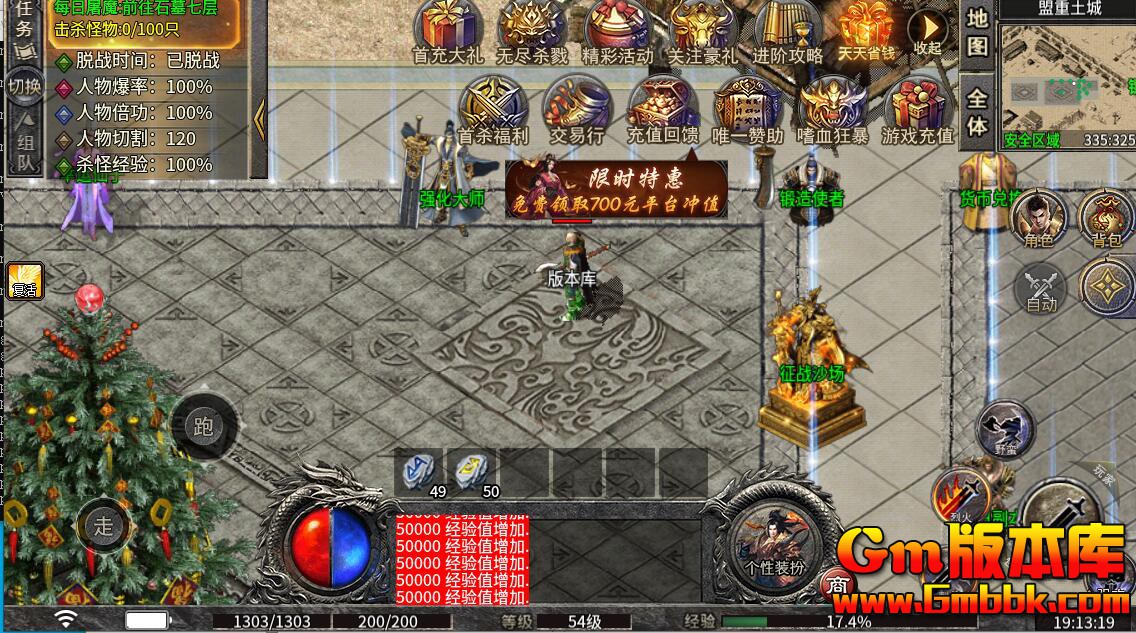Image resolution: width=1136 pixels, height=633 pixels.
Task: Open the 背包 backpack inventory
Action: pyautogui.click(x=1105, y=217)
